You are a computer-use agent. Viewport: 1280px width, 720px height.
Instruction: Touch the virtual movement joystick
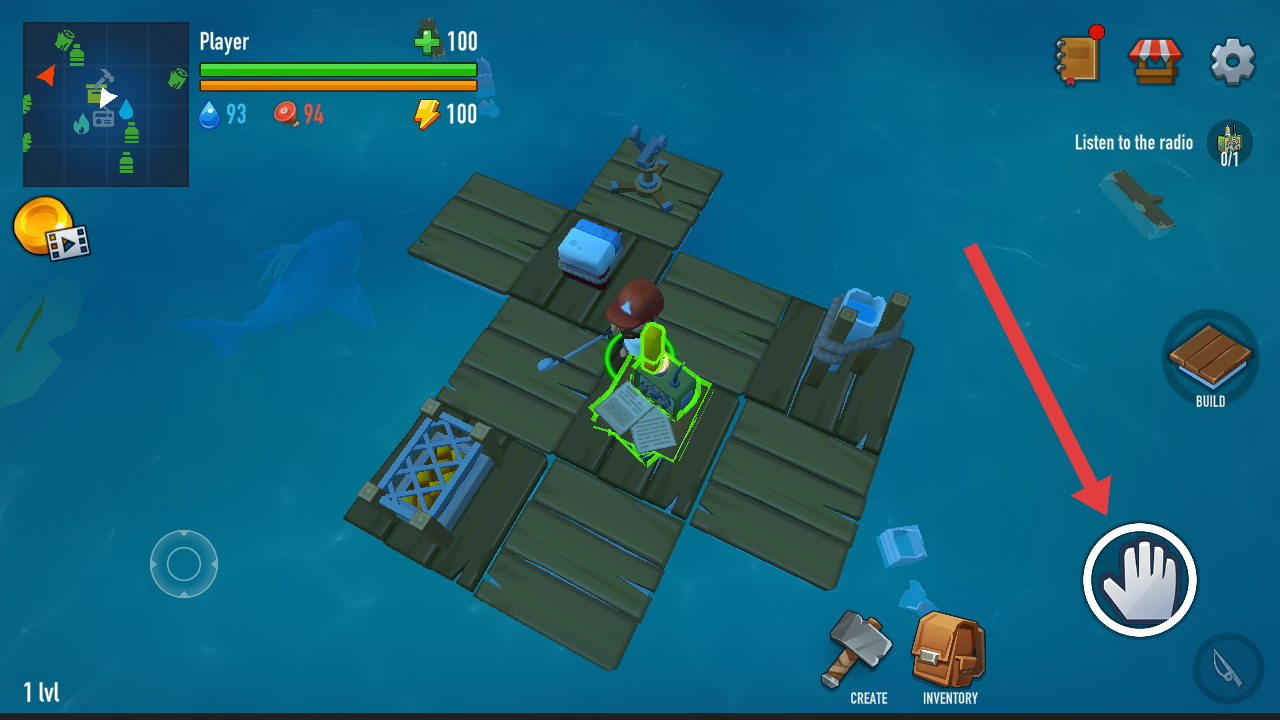coord(184,564)
